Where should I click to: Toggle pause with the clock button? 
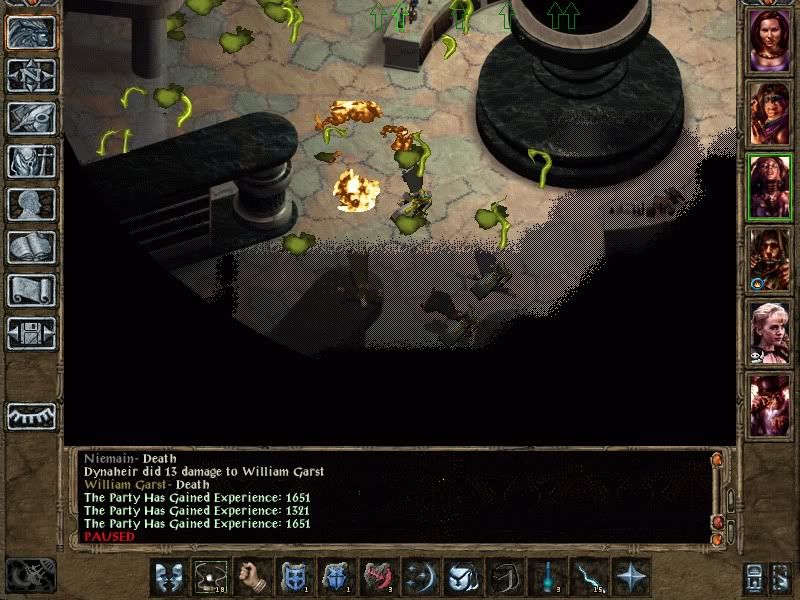[x=30, y=575]
